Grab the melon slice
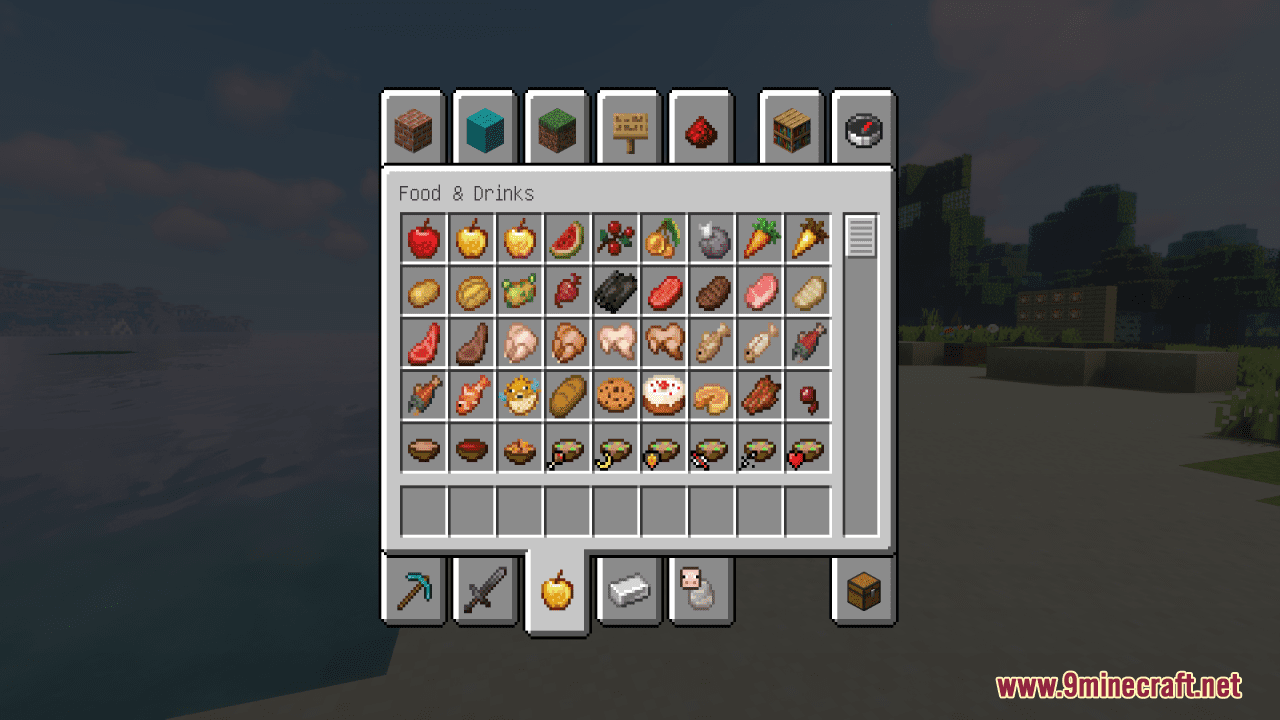 pos(567,240)
